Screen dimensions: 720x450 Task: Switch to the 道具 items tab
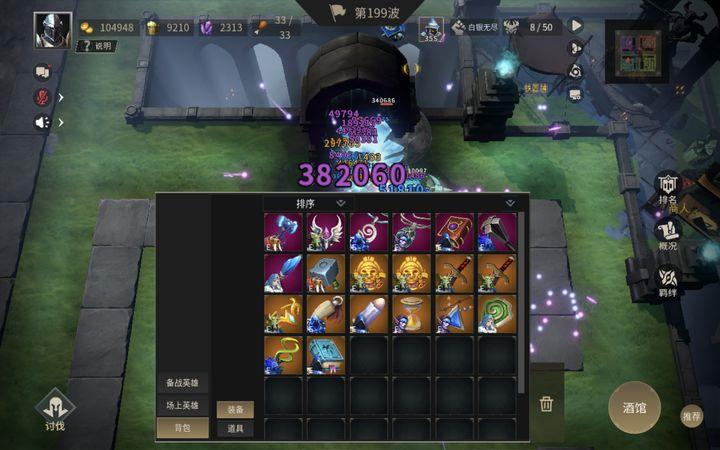[235, 428]
